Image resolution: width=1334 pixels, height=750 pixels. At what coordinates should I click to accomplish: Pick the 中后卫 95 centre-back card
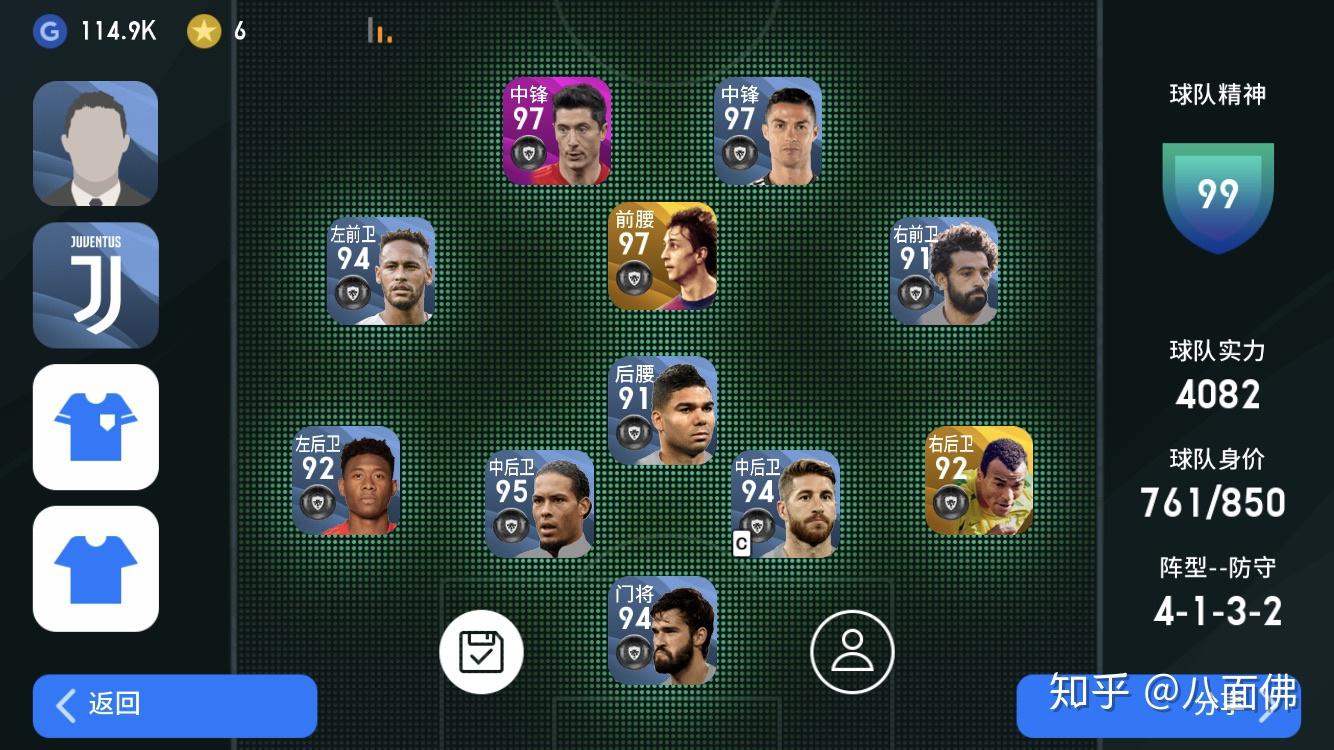(539, 504)
